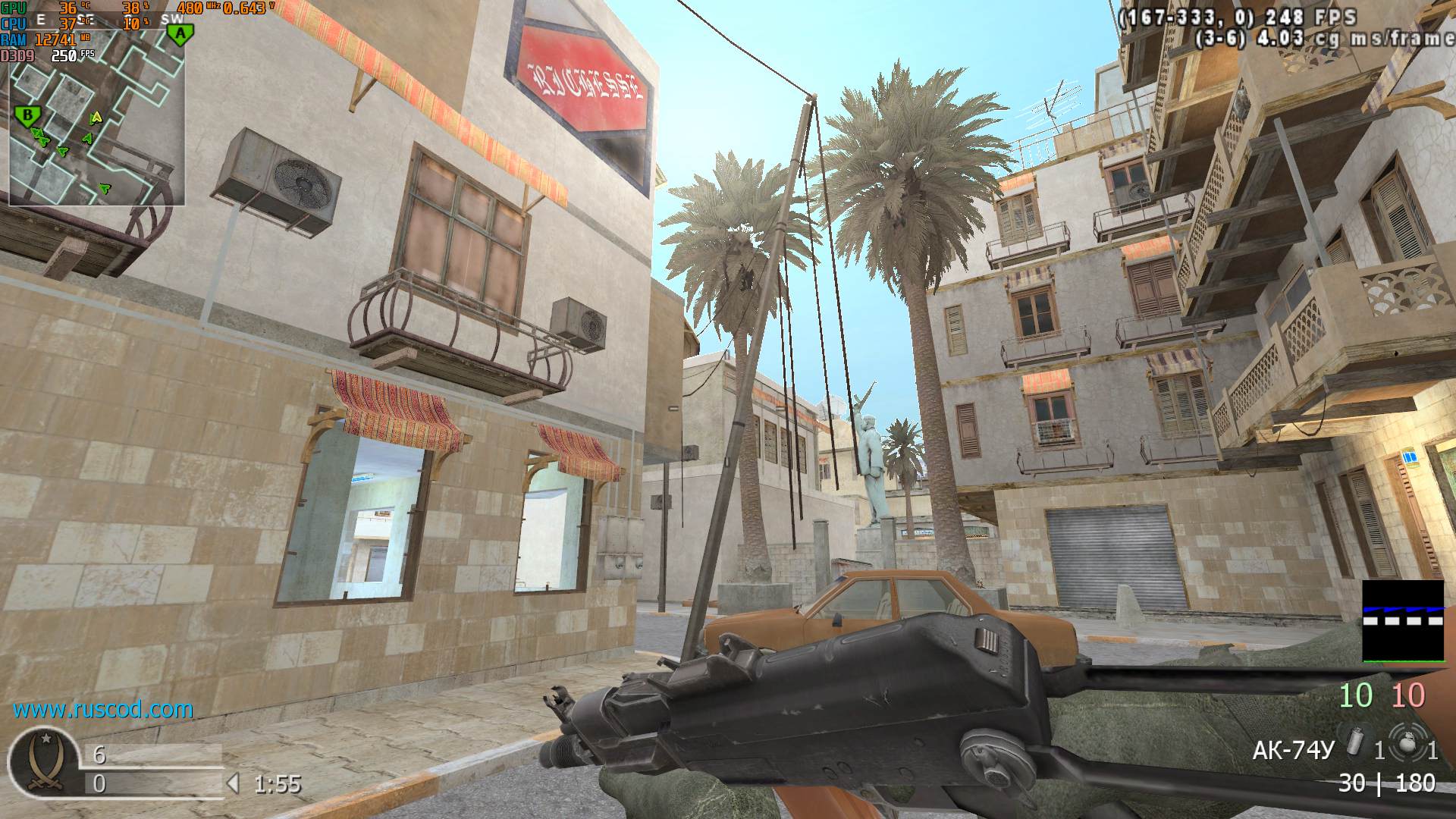Select the A objective marker on the minimap
This screenshot has width=1456, height=819.
pyautogui.click(x=180, y=34)
